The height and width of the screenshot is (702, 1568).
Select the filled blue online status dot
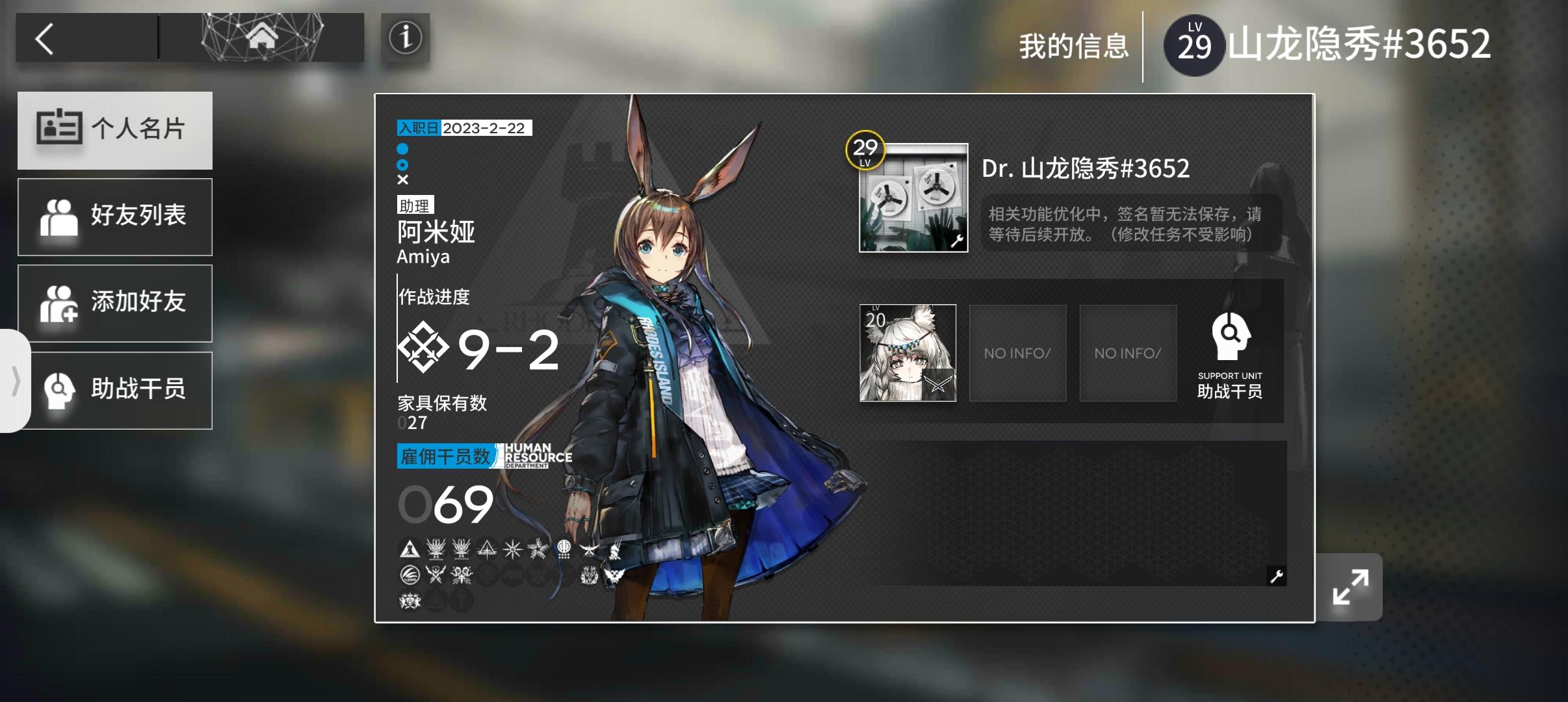click(404, 149)
